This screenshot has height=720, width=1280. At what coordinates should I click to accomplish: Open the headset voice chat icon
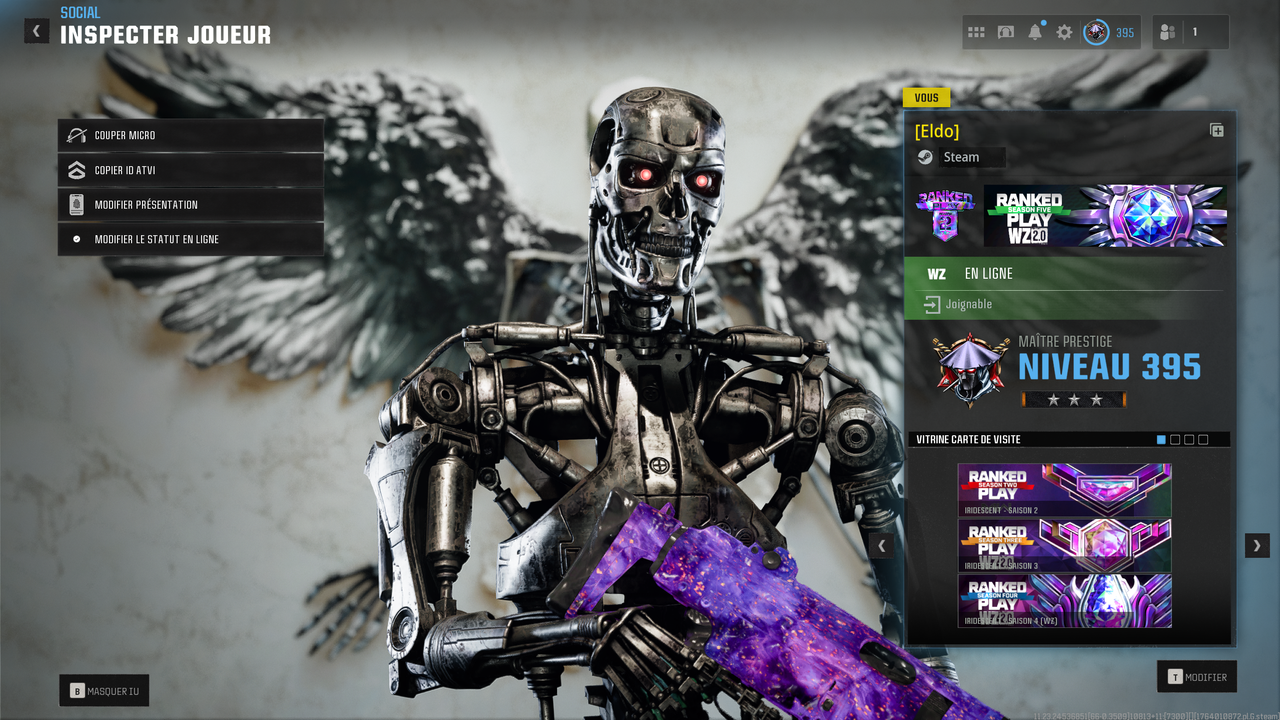1006,32
